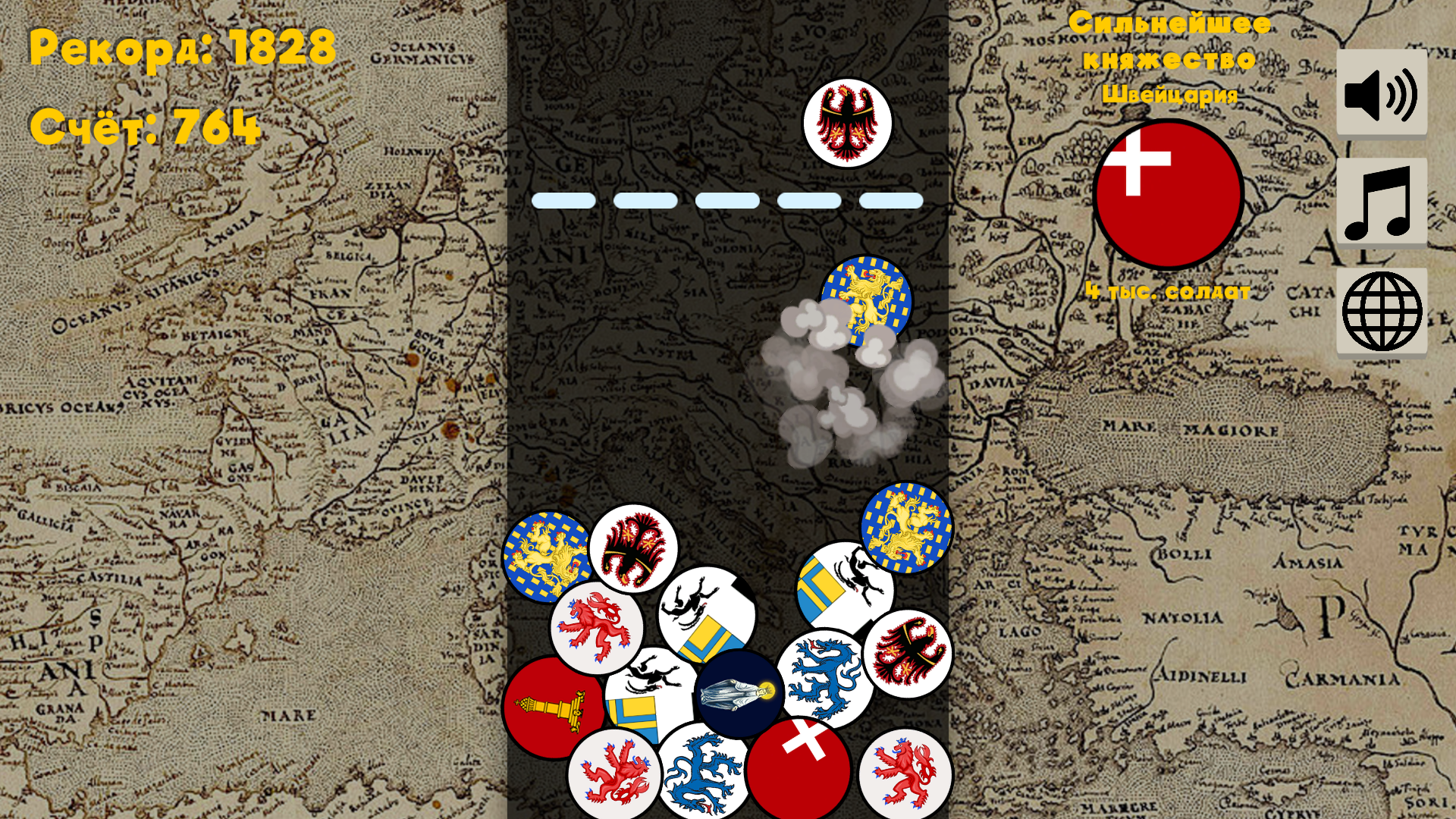The height and width of the screenshot is (819, 1456).
Task: Select the black eagle coat of arms at top
Action: click(849, 121)
